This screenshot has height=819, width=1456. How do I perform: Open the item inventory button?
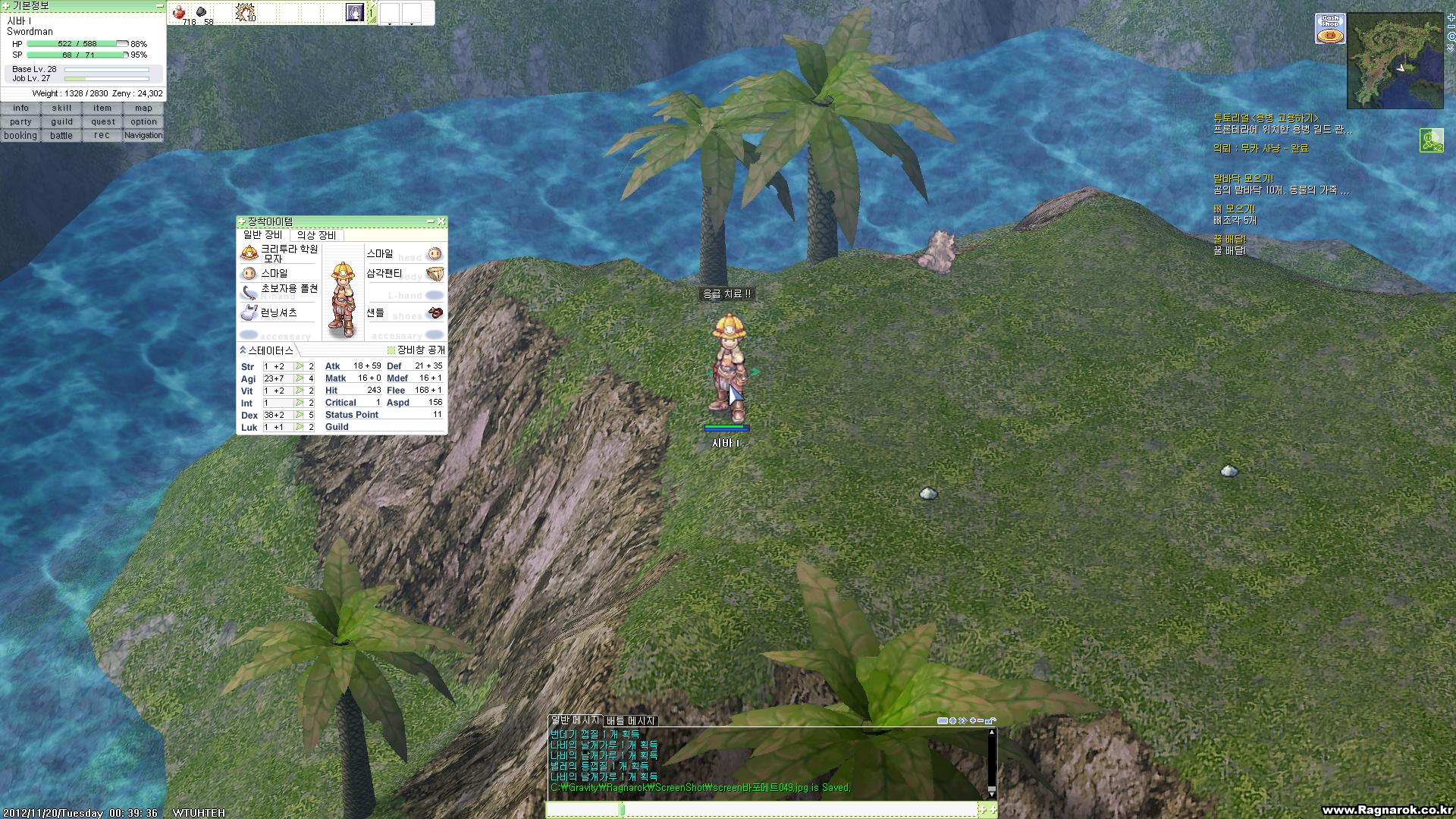point(102,108)
